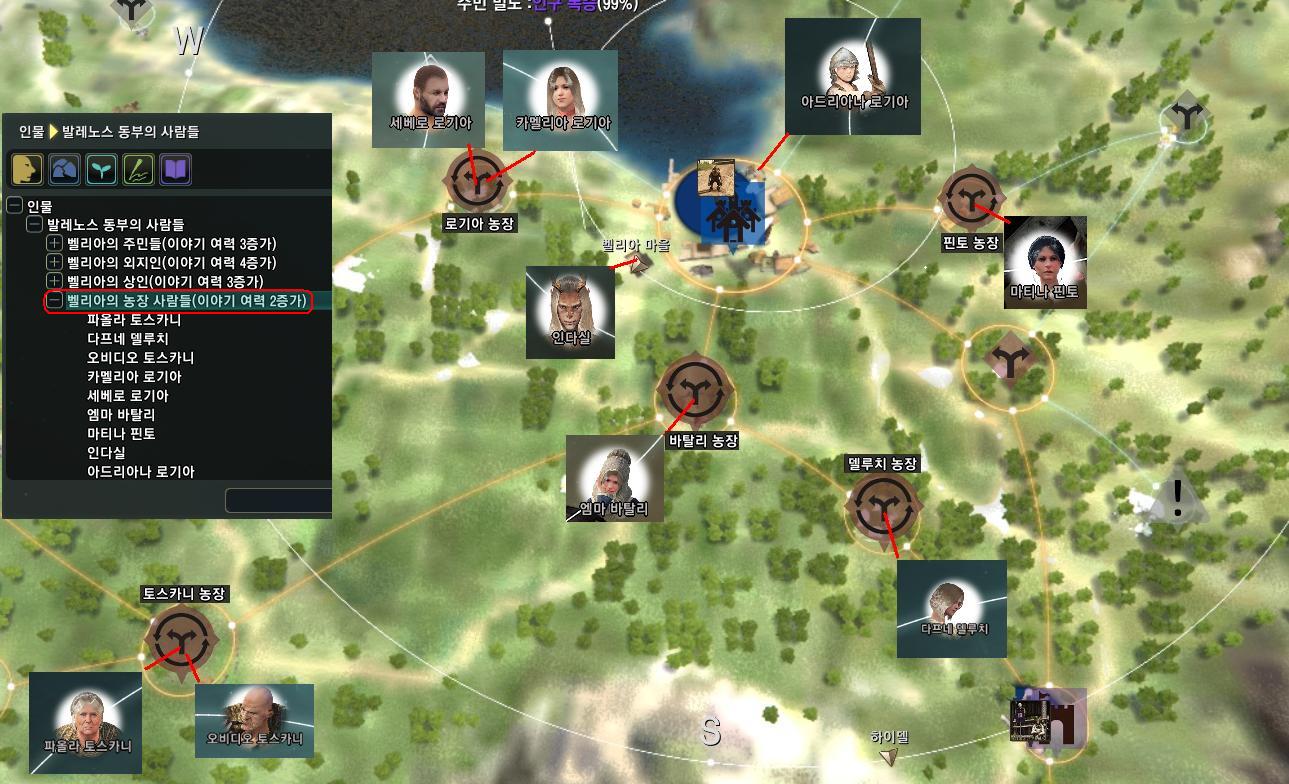Screen dimensions: 1289x784
Task: Select 파올라 토스카니 in the list
Action: click(x=134, y=320)
